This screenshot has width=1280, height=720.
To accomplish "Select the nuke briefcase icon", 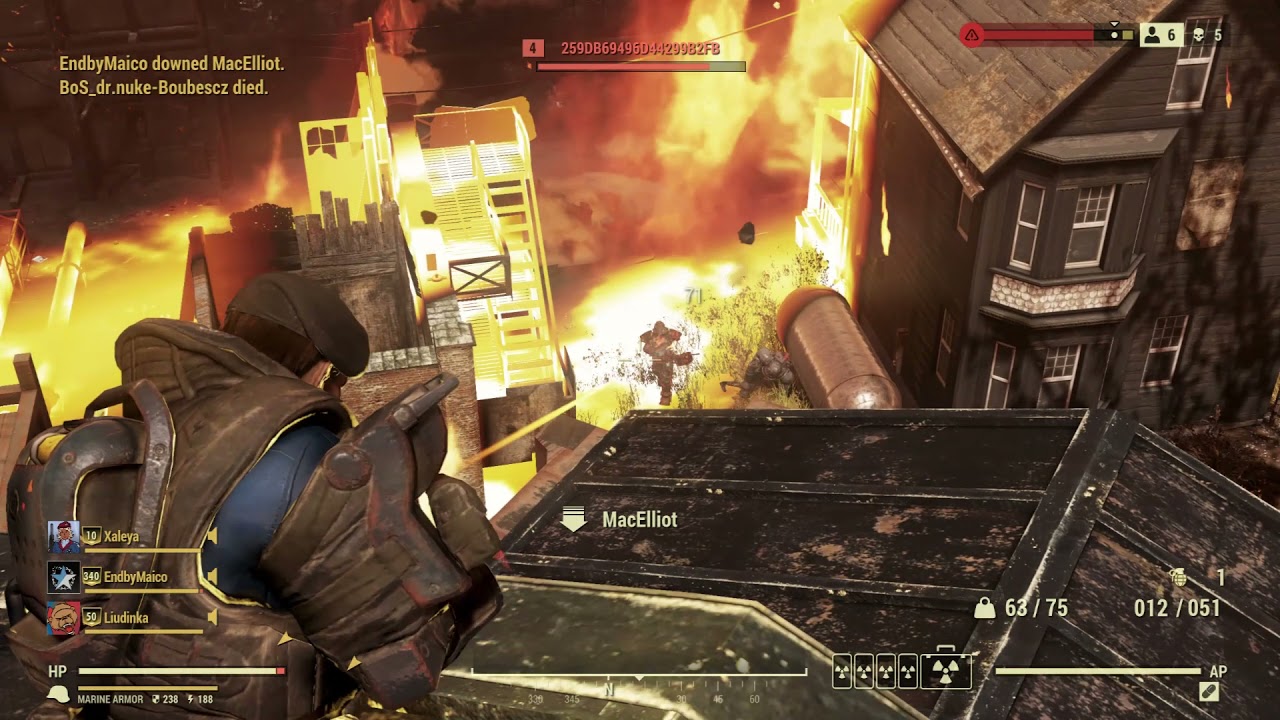I will tap(946, 671).
